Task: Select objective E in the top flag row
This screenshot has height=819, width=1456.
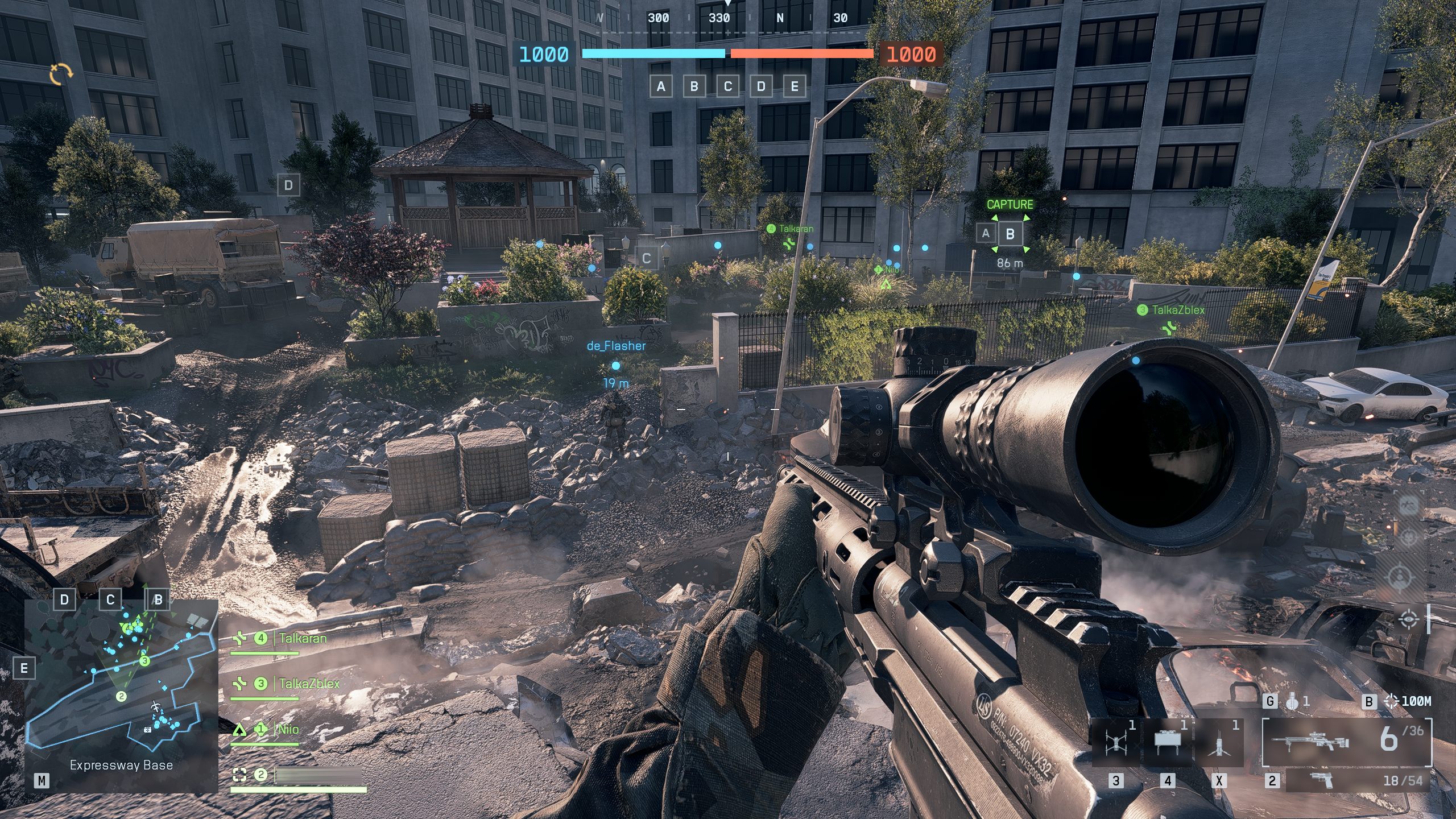Action: (795, 86)
